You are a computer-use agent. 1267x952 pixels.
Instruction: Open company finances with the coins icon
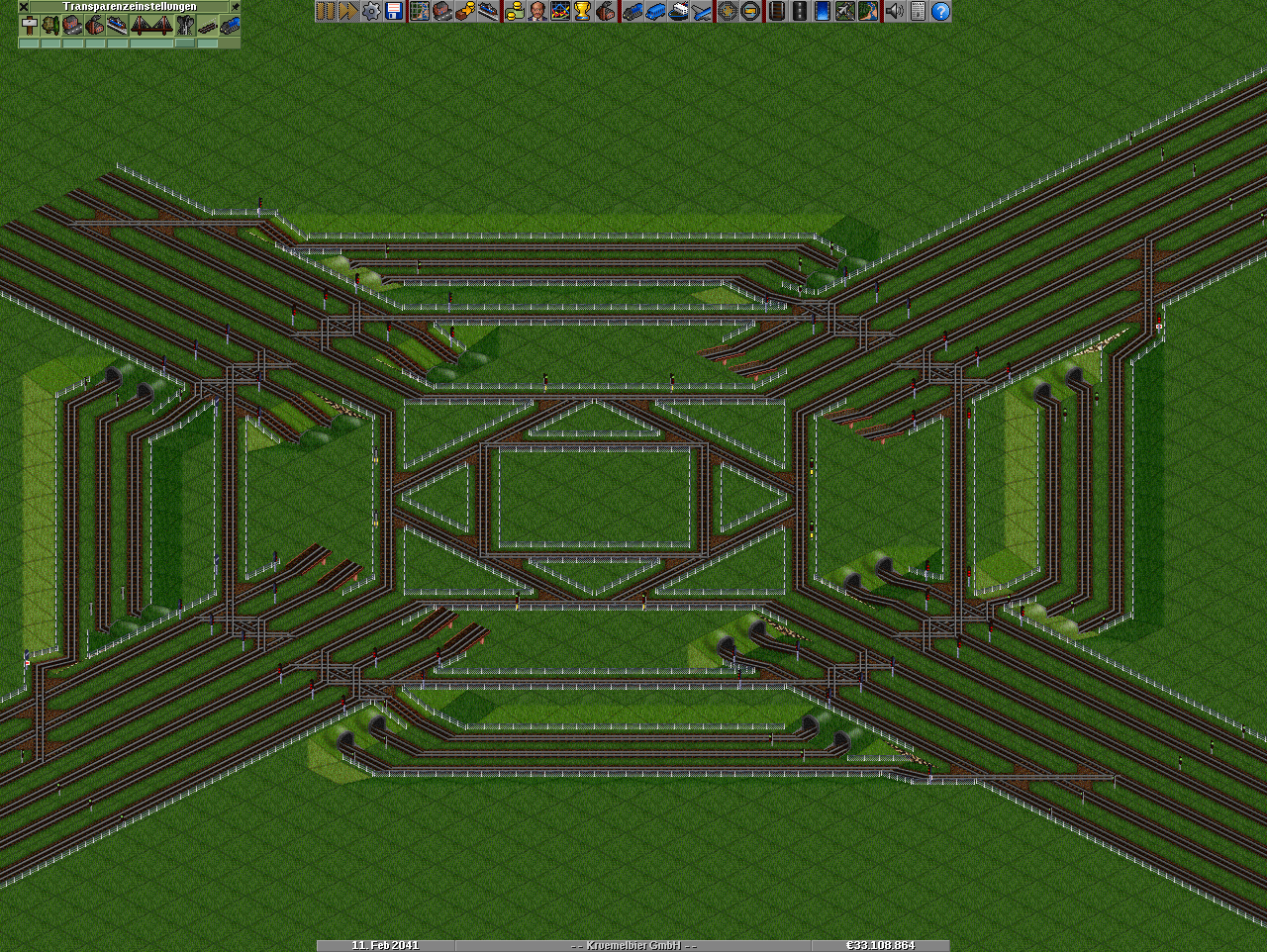click(x=514, y=11)
